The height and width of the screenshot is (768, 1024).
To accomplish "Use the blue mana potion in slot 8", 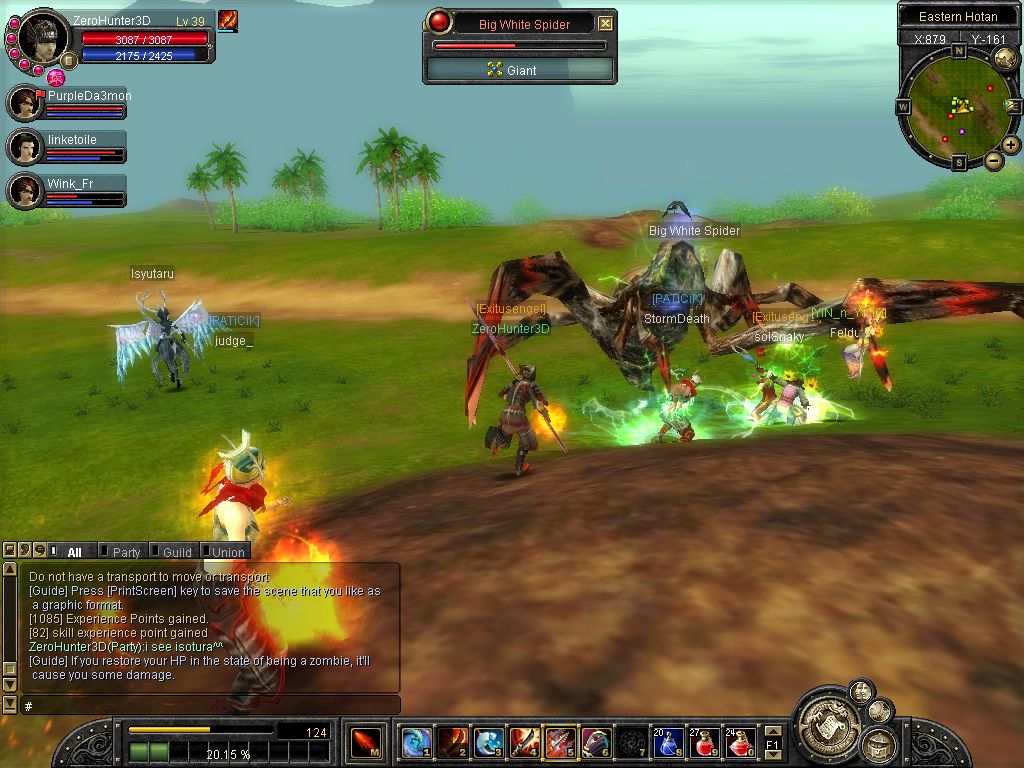I will (667, 742).
